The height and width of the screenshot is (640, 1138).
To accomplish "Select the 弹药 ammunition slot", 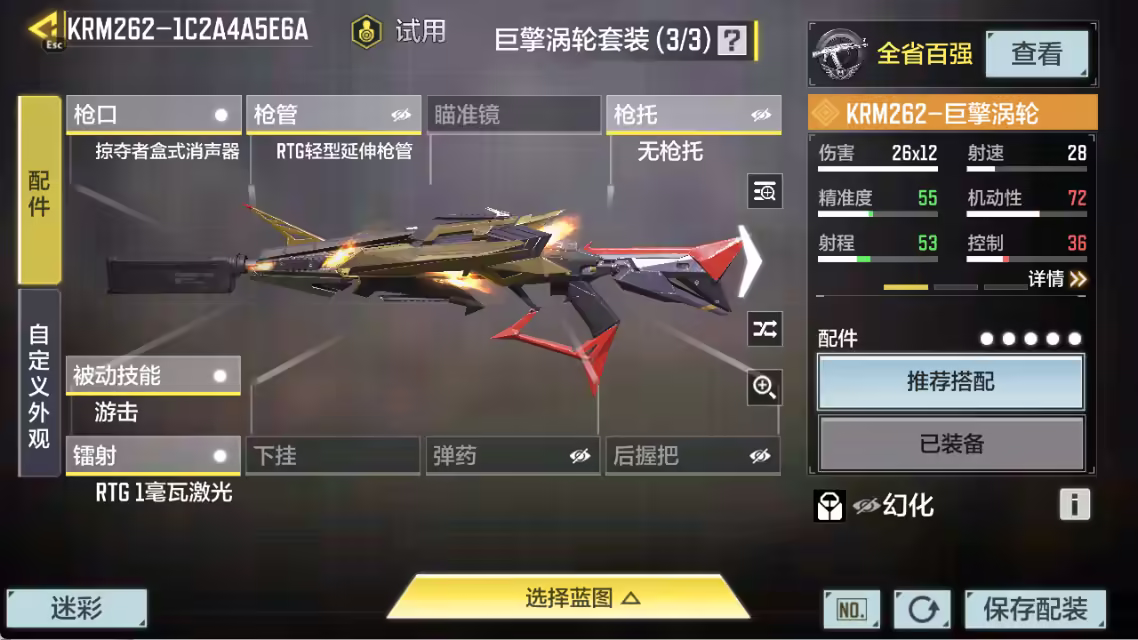I will 513,456.
